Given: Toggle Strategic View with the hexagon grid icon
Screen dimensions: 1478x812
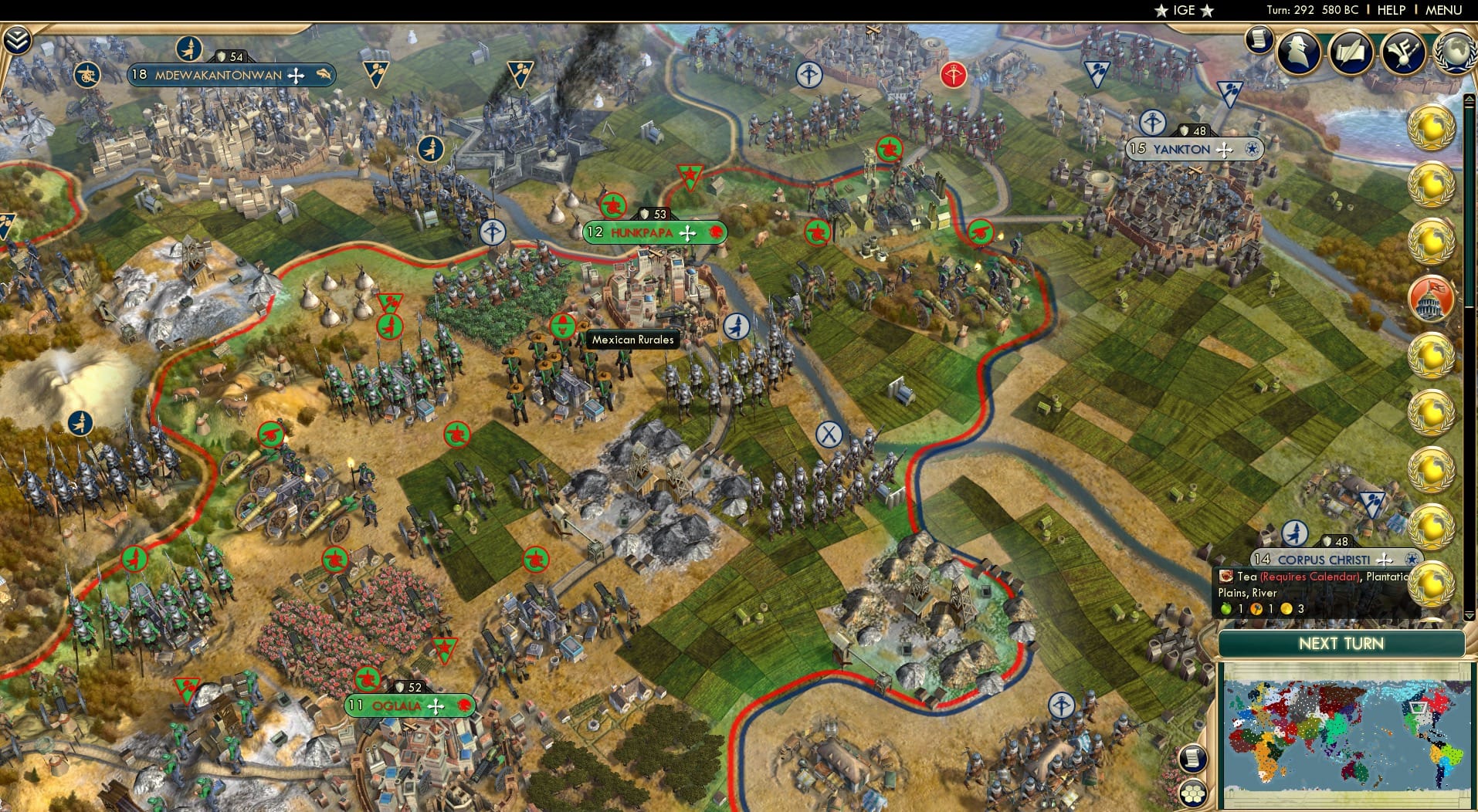Looking at the screenshot, I should click(1194, 793).
